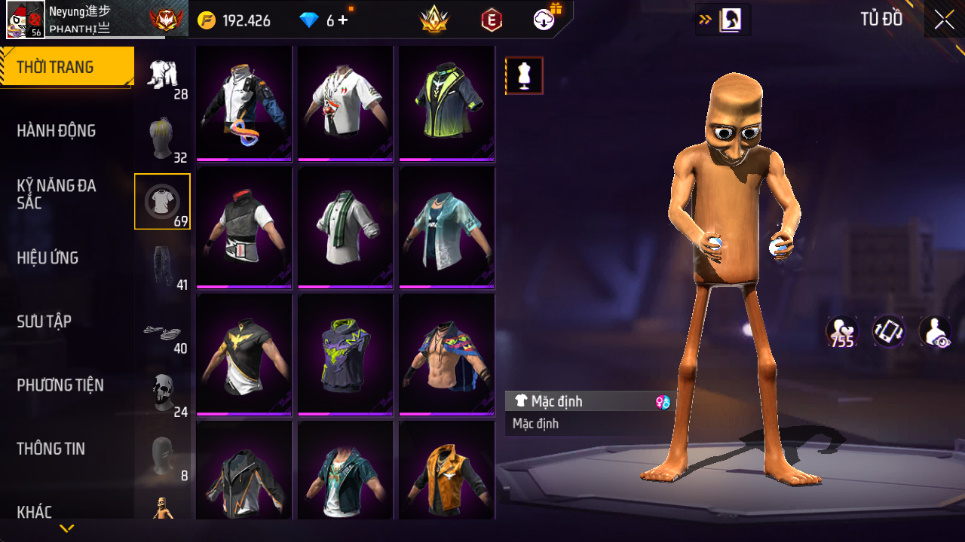
Task: Select the pants category with 41 items
Action: pyautogui.click(x=162, y=267)
